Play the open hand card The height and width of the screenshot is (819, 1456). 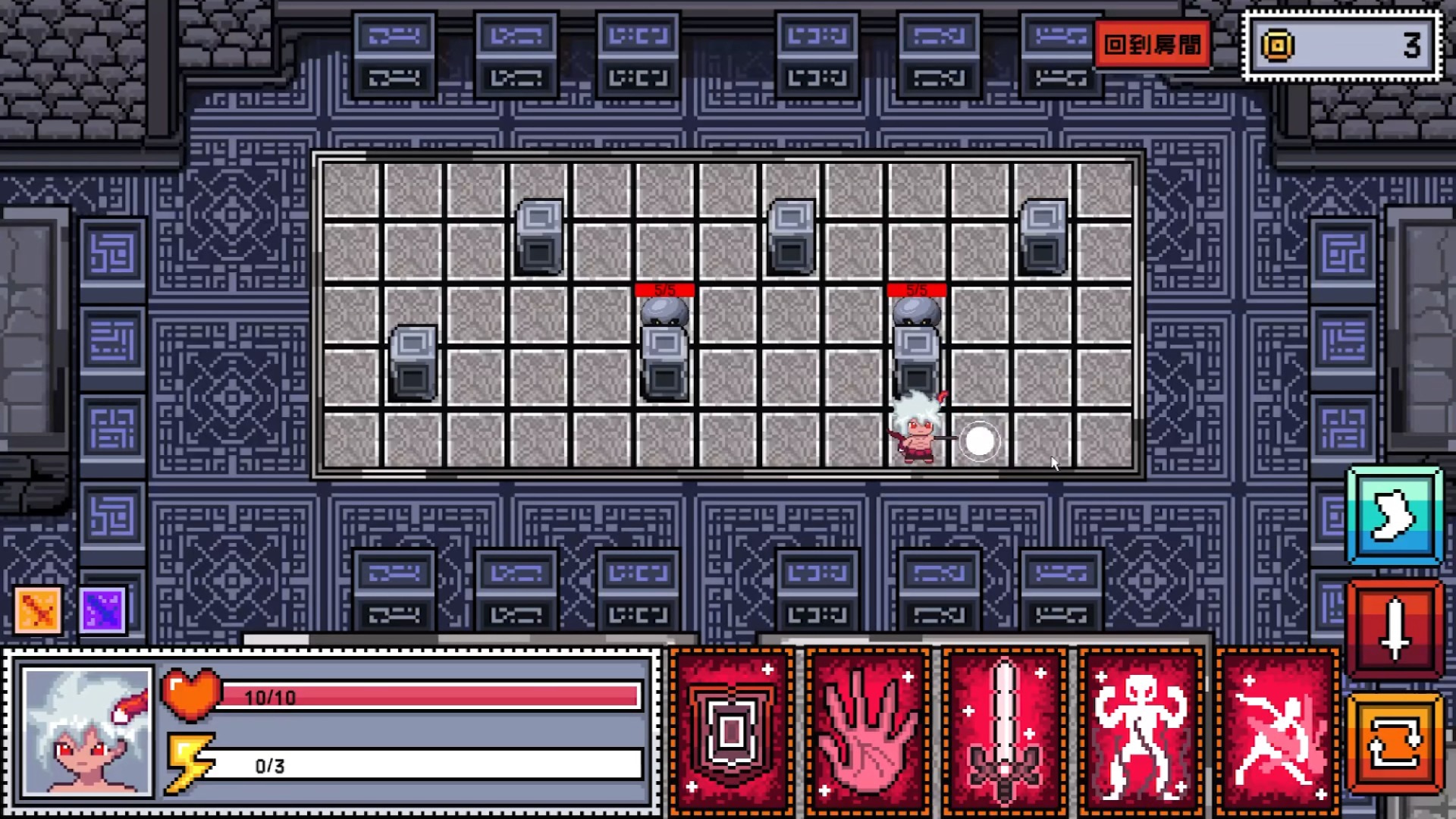coord(868,732)
